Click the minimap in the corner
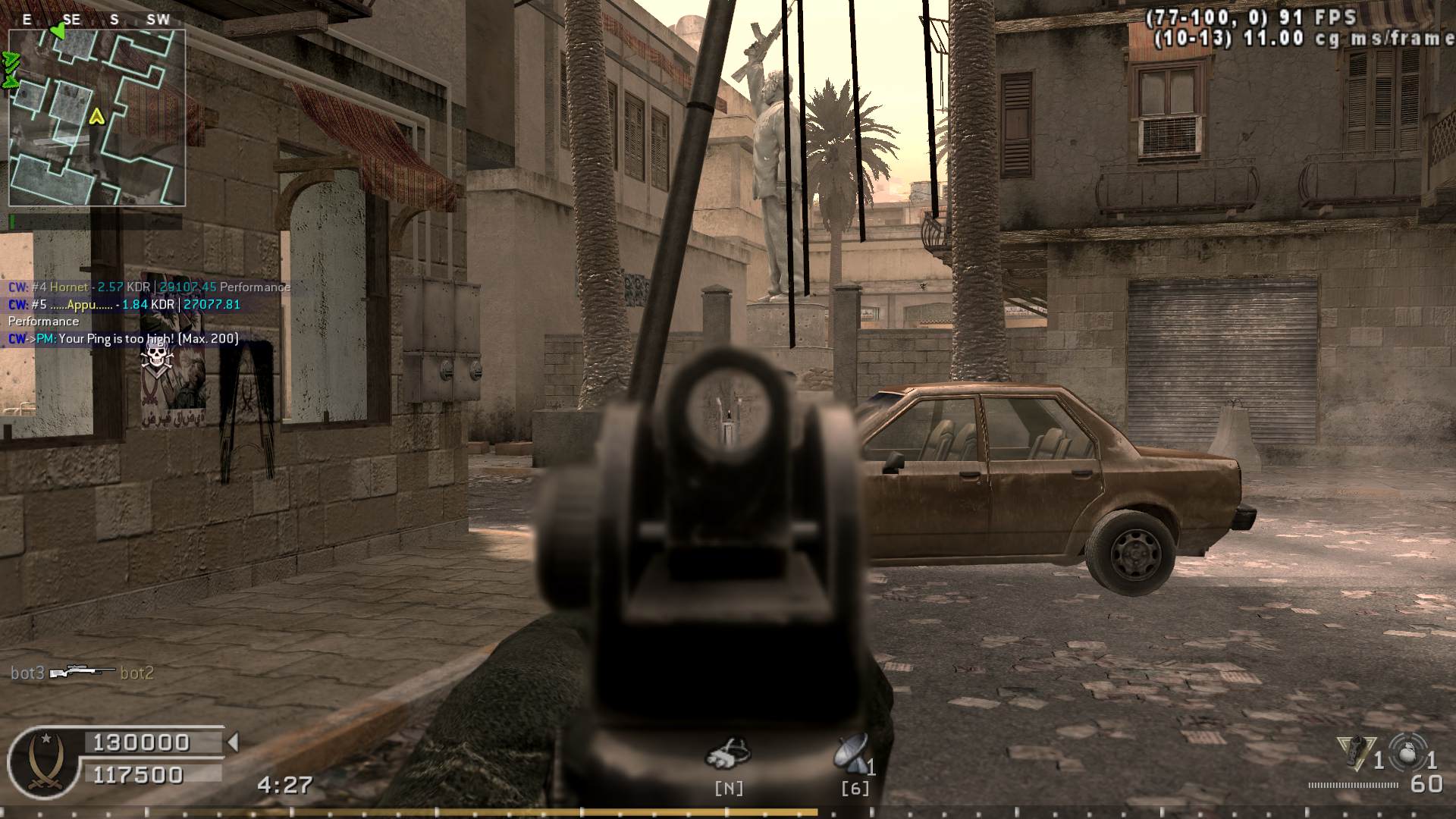 97,118
